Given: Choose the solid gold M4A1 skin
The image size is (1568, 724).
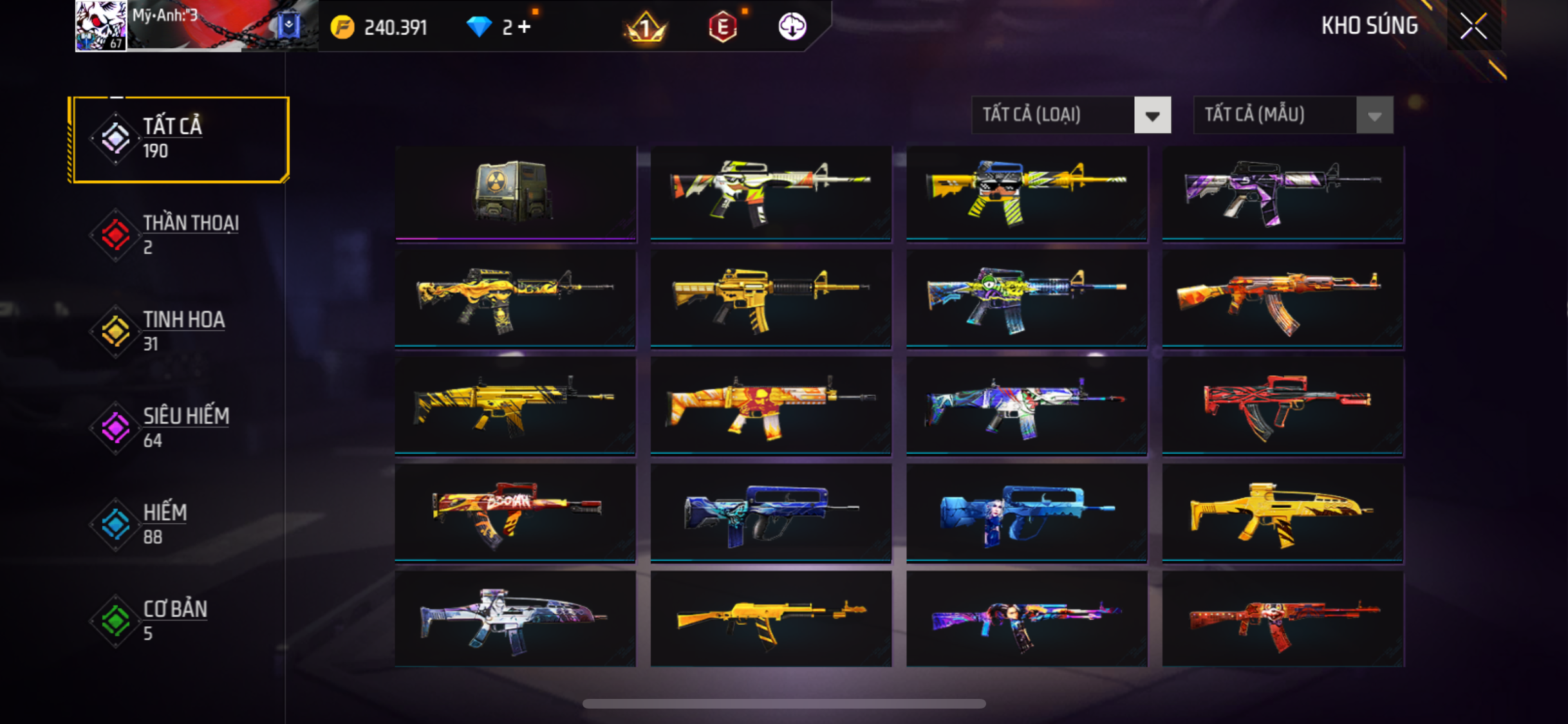Looking at the screenshot, I should 770,299.
